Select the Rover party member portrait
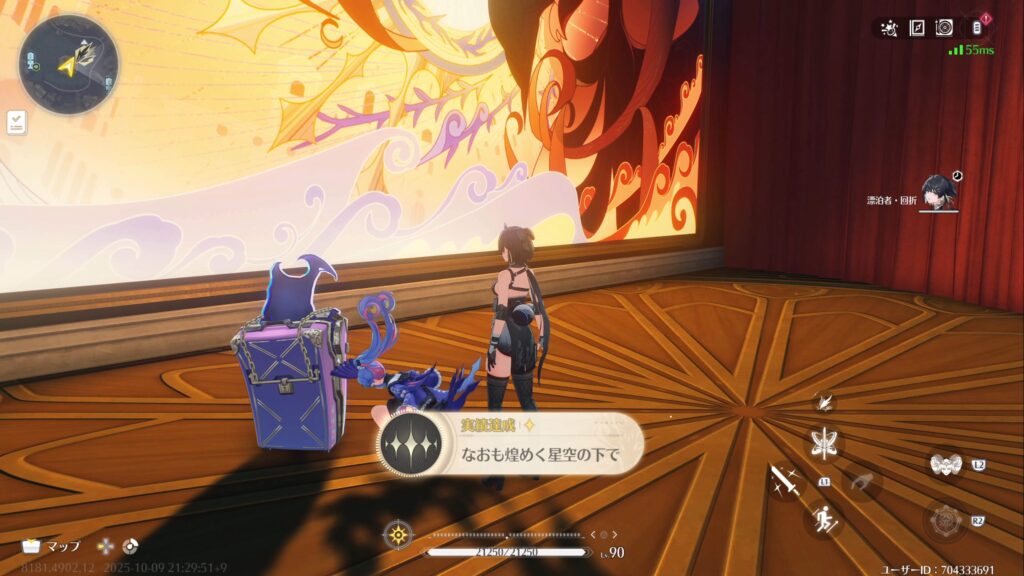The height and width of the screenshot is (576, 1024). click(x=939, y=192)
